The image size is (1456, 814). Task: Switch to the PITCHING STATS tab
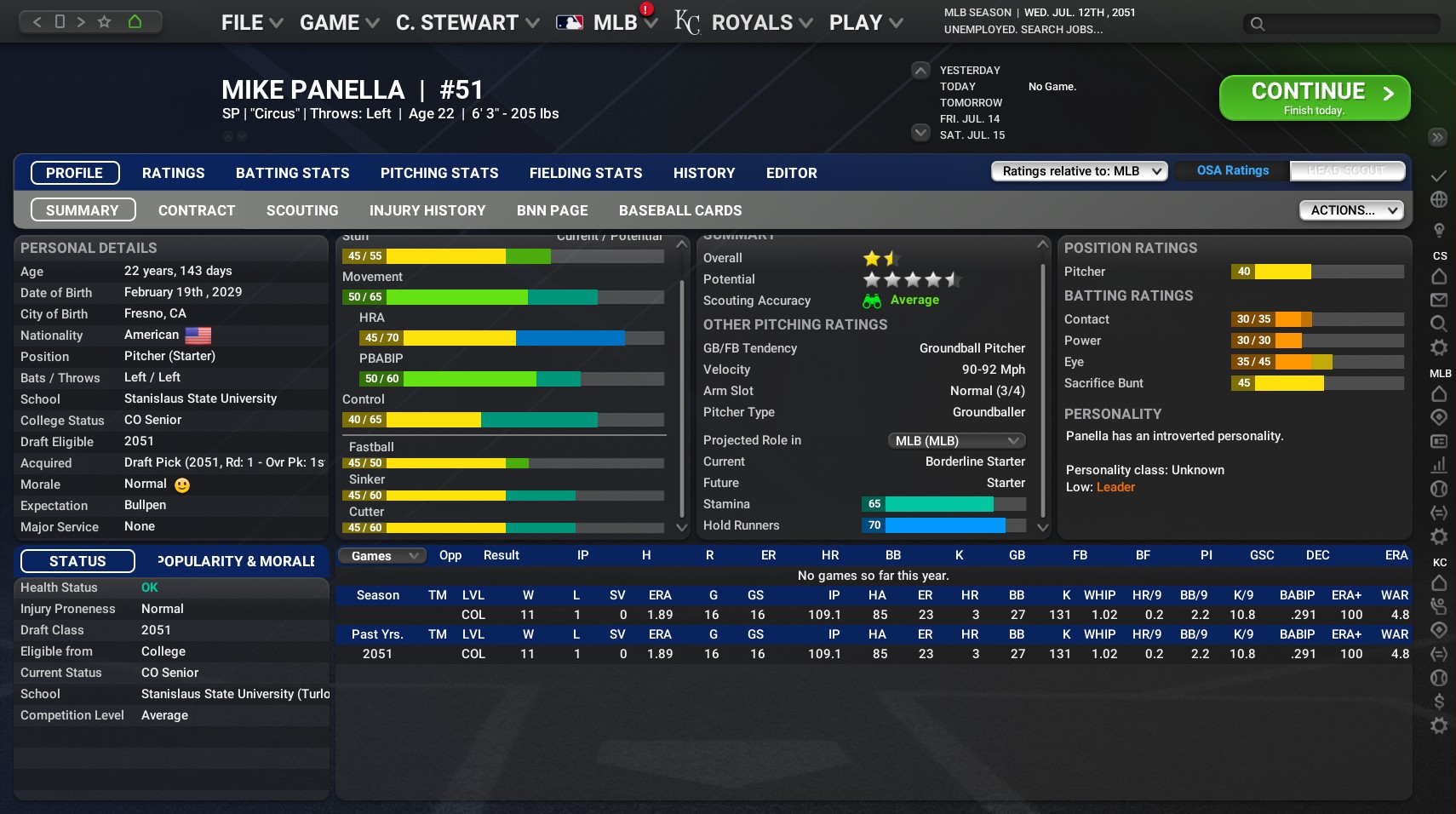pyautogui.click(x=439, y=173)
